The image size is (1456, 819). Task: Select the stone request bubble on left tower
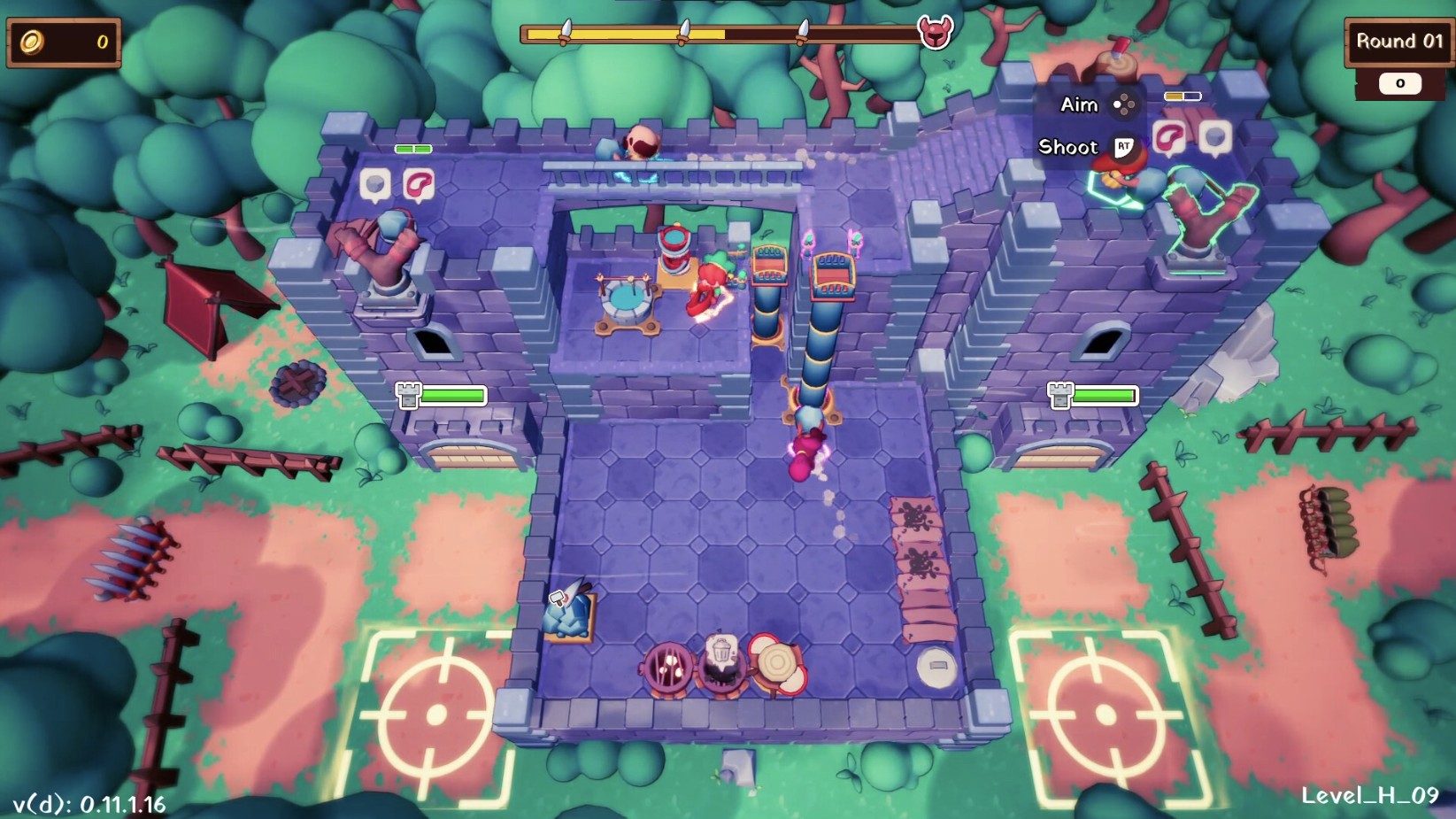click(x=376, y=184)
